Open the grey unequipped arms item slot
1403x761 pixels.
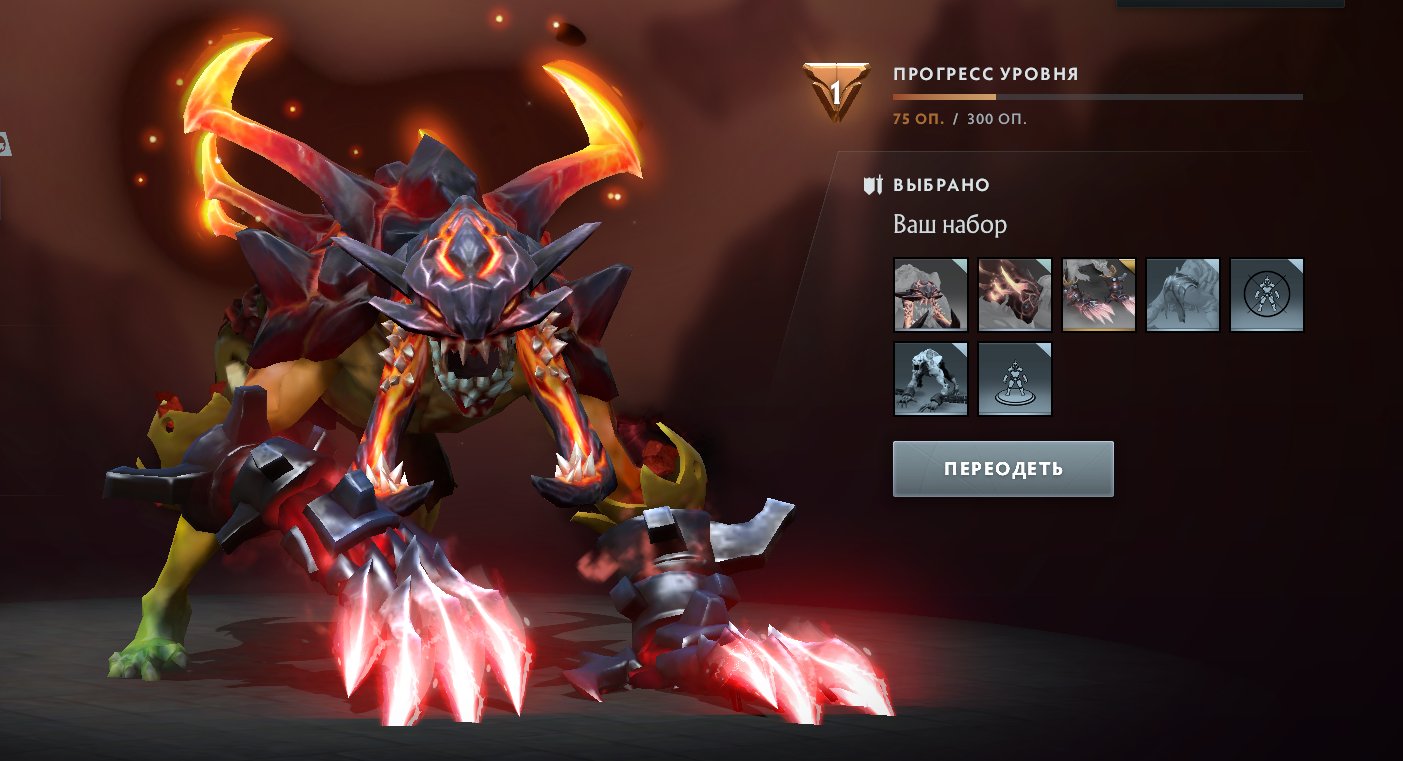(x=1182, y=295)
